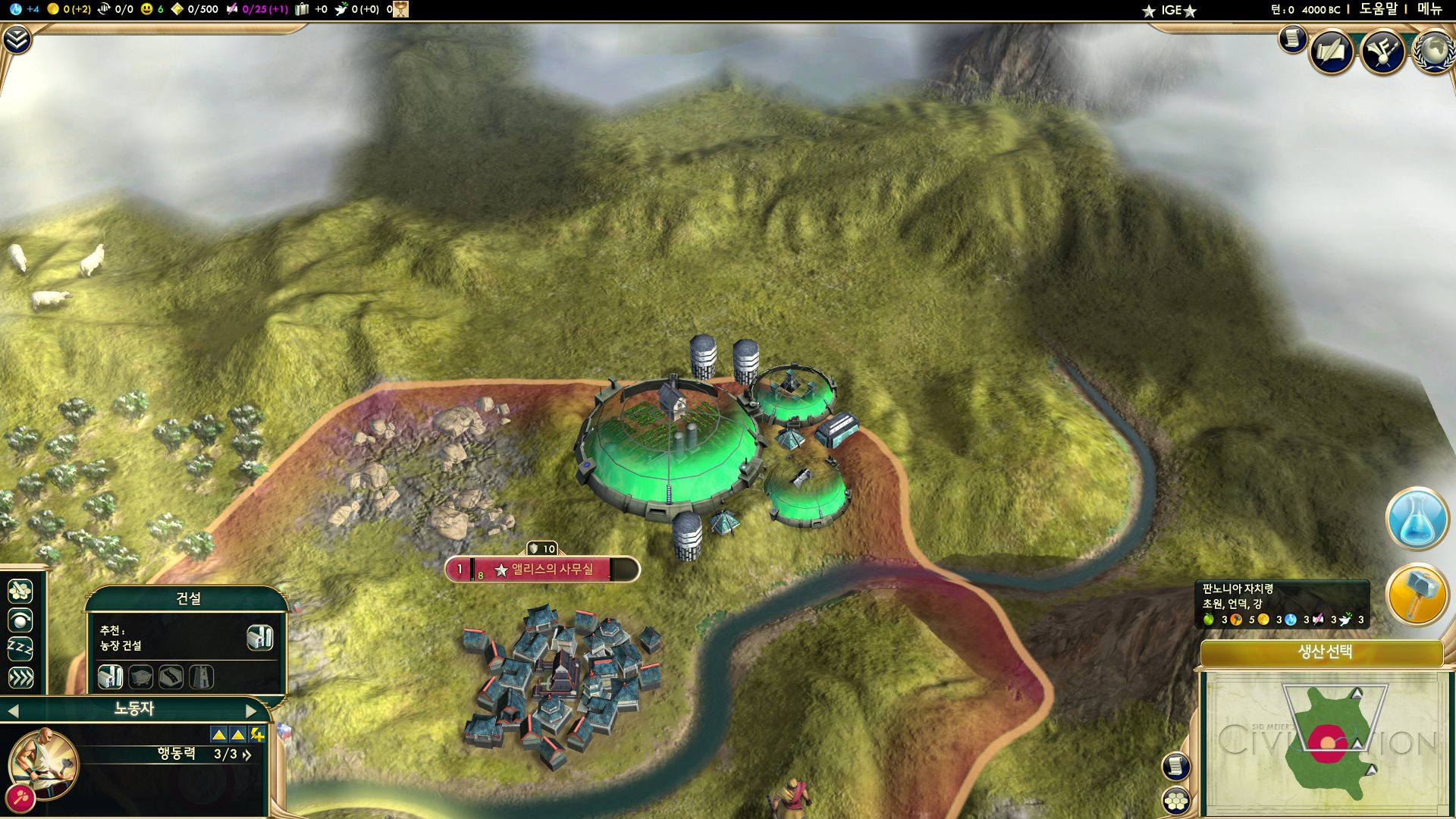Click the golden hammer production notification
Viewport: 1456px width, 819px height.
click(x=1417, y=595)
